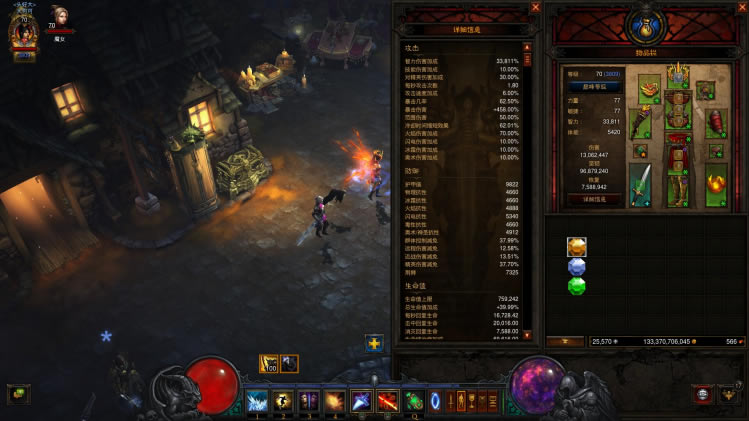Activate the red slash skill icon
Image resolution: width=749 pixels, height=421 pixels.
coord(386,401)
